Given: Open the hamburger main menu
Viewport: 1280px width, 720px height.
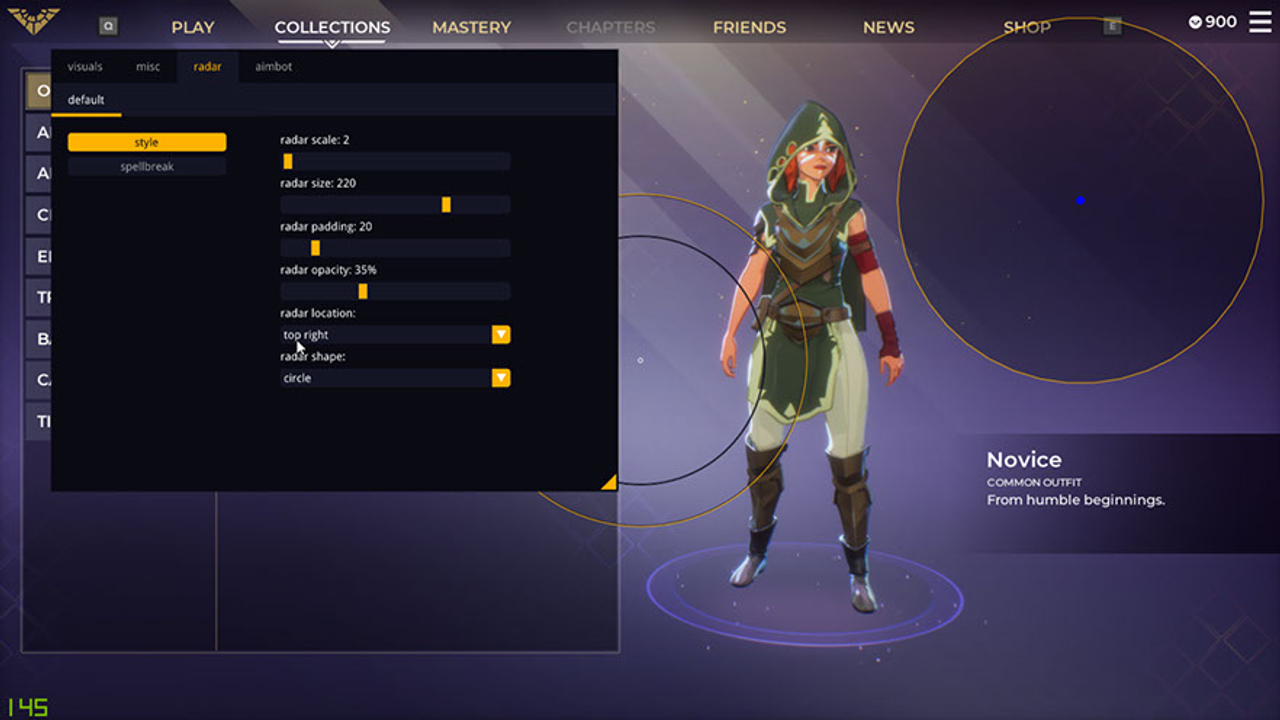Looking at the screenshot, I should (x=1260, y=22).
